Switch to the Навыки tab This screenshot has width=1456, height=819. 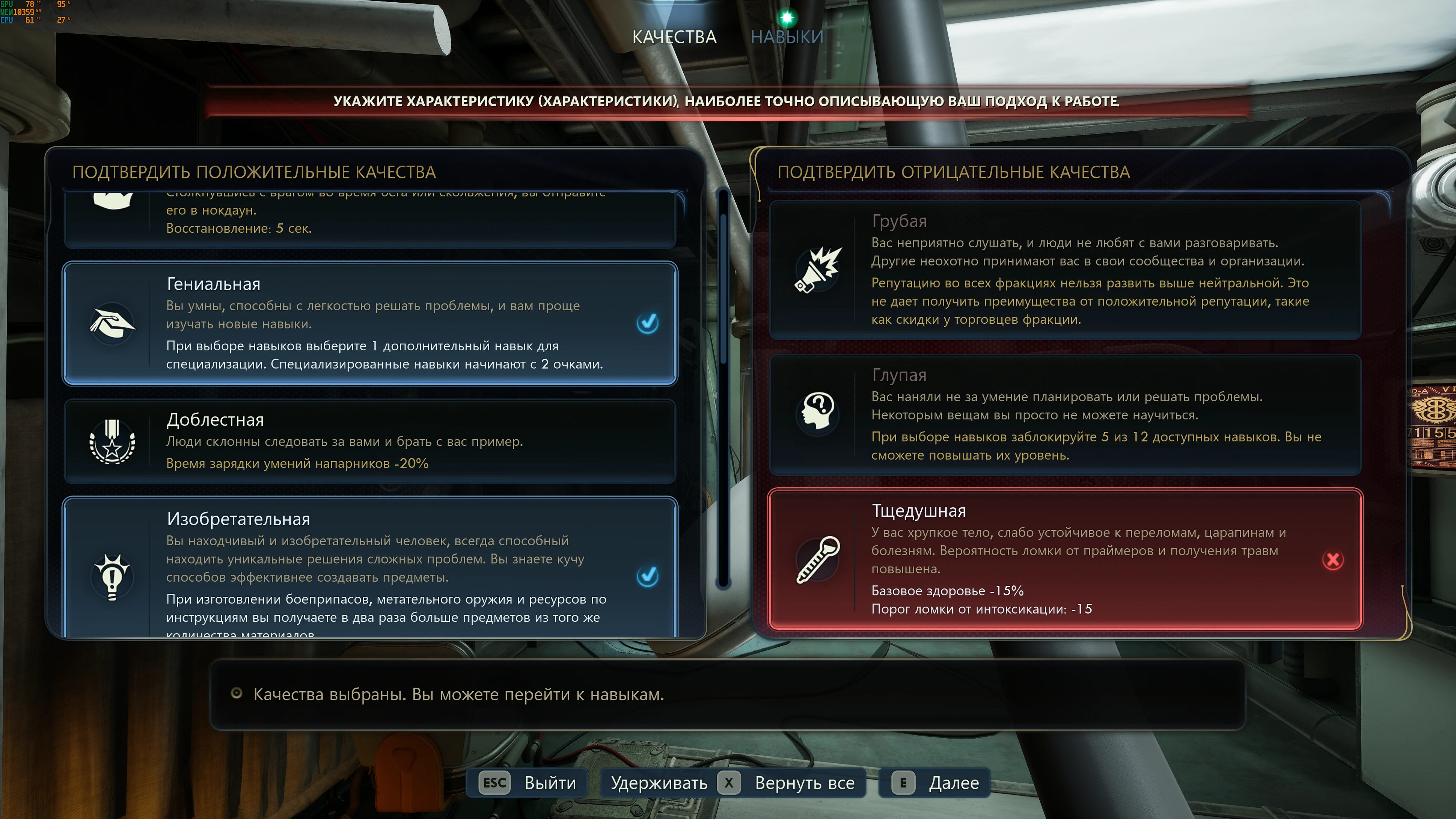click(x=787, y=37)
